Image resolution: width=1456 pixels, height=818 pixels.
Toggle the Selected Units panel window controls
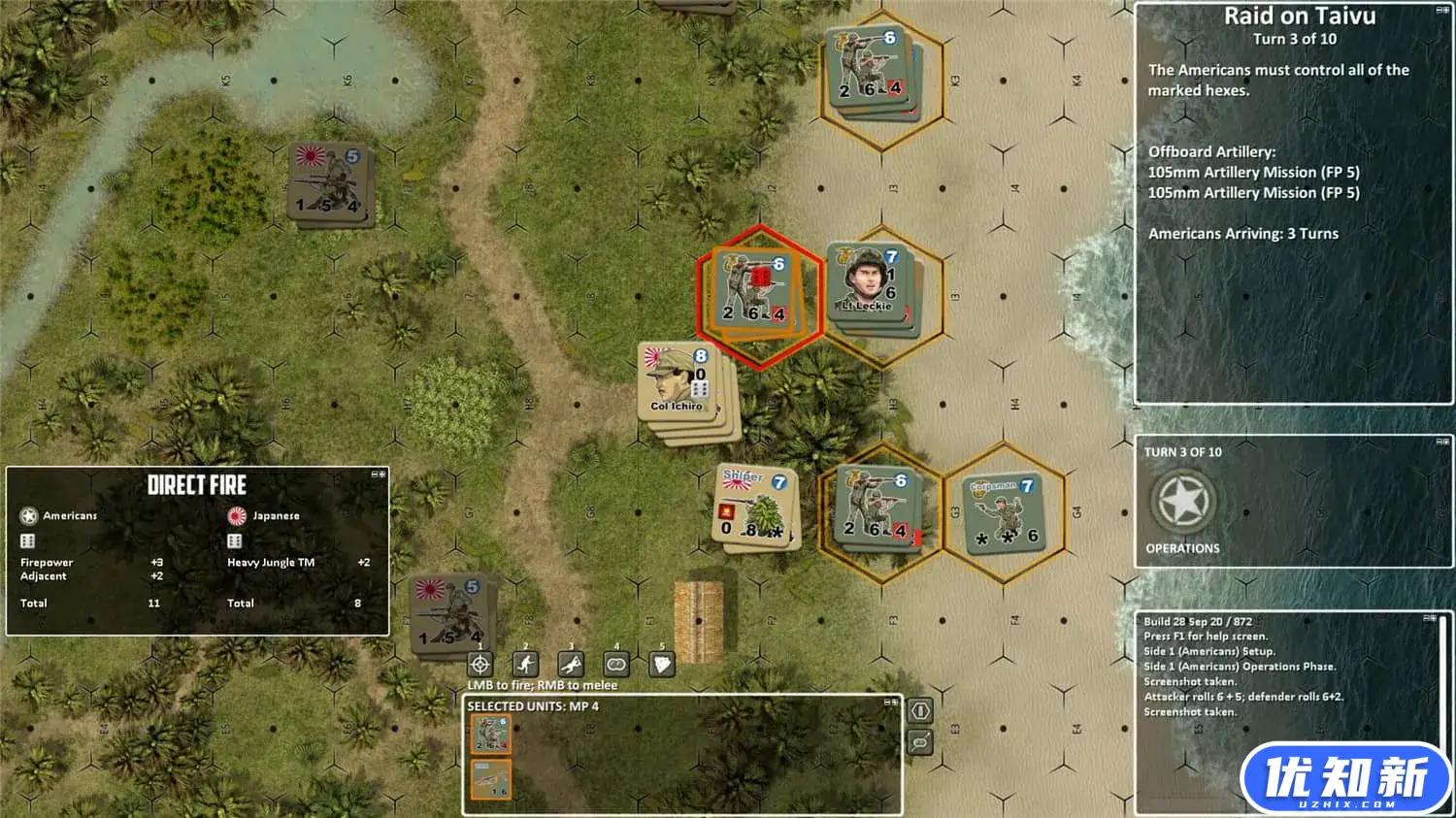tap(890, 702)
